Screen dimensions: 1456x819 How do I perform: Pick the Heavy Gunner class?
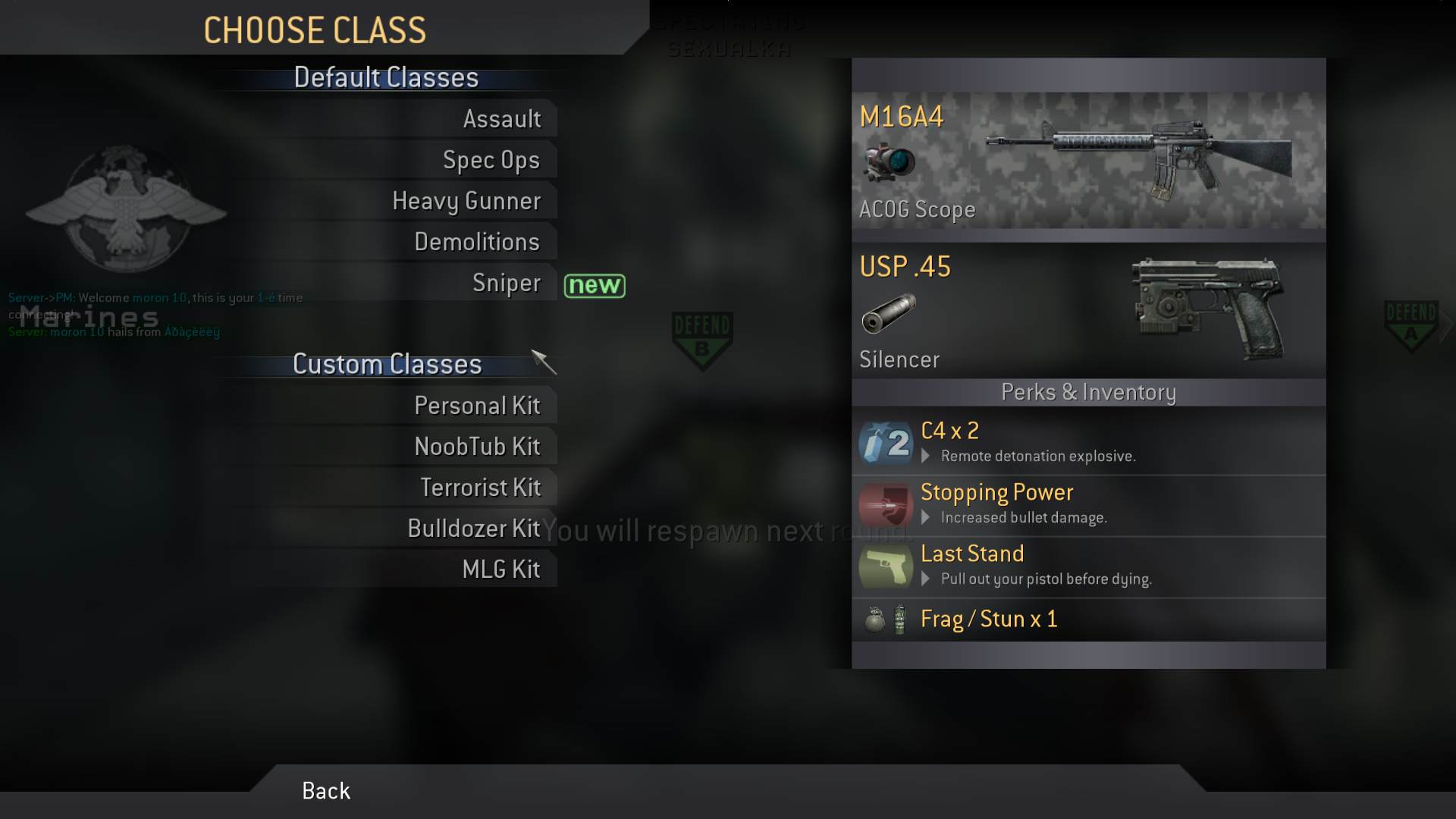point(466,201)
